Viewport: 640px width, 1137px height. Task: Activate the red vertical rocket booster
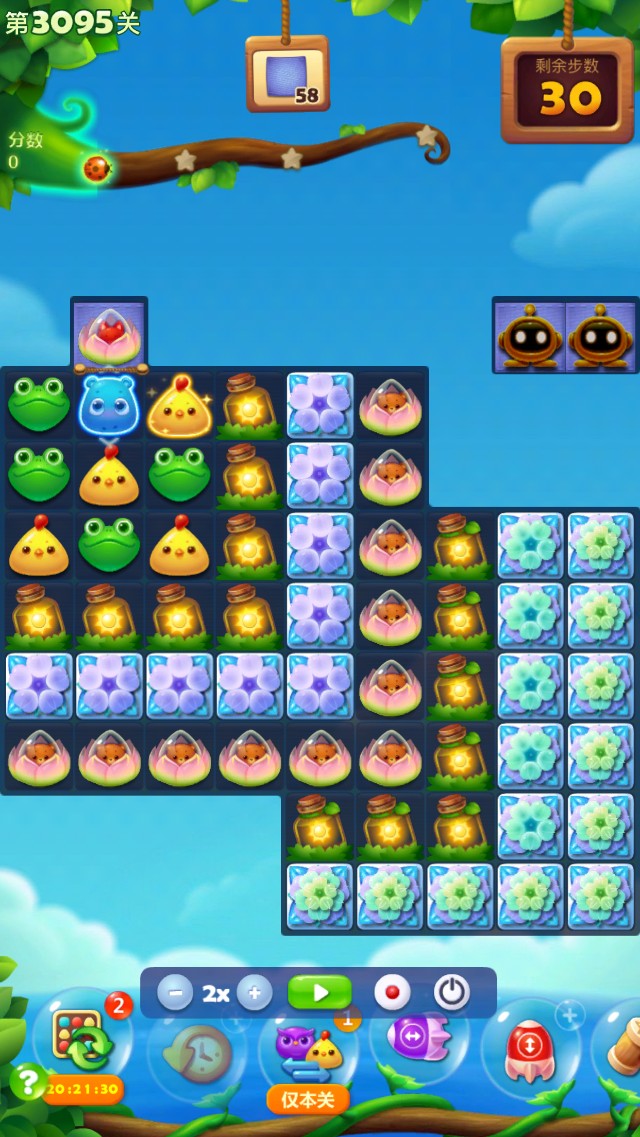pos(530,1050)
